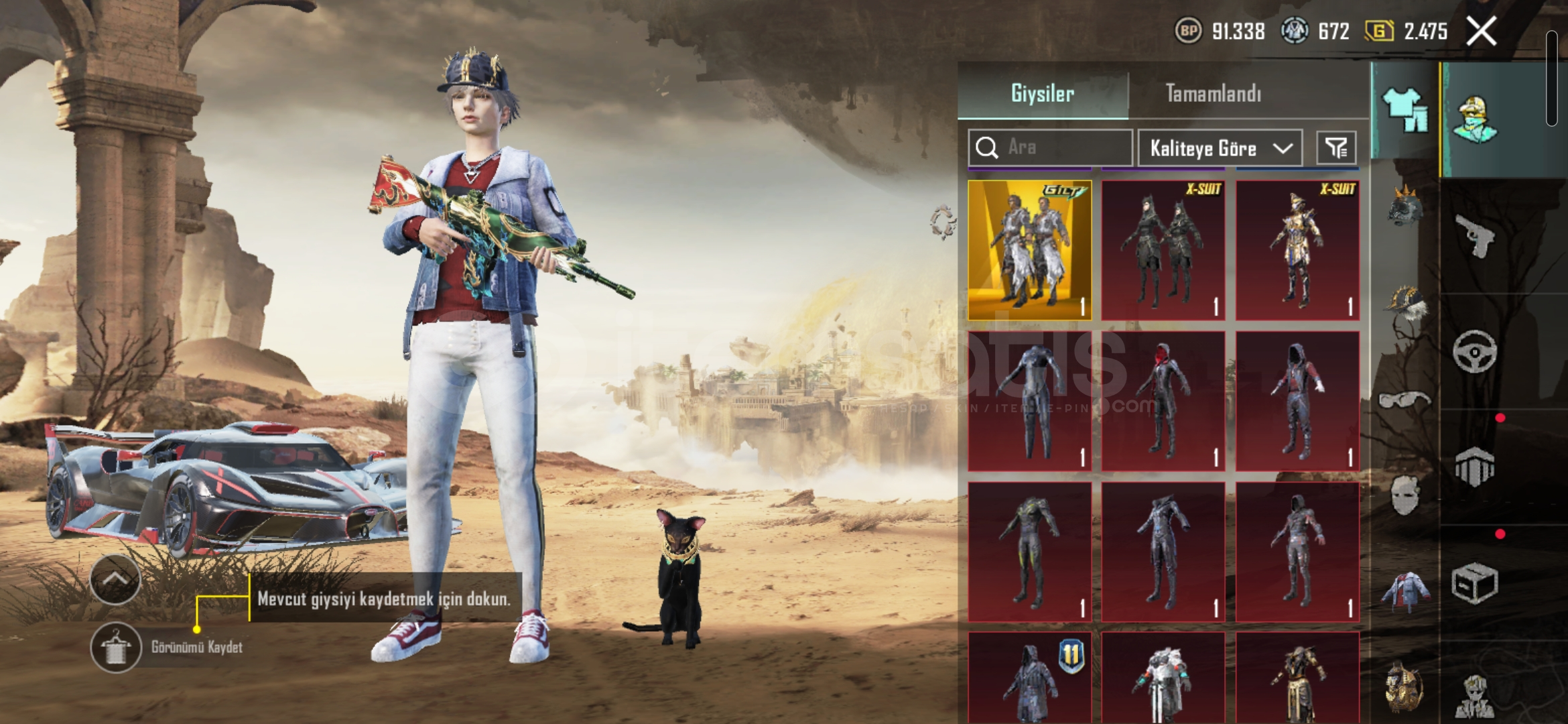Select the golden armored X-Suit outfit

pyautogui.click(x=1297, y=249)
